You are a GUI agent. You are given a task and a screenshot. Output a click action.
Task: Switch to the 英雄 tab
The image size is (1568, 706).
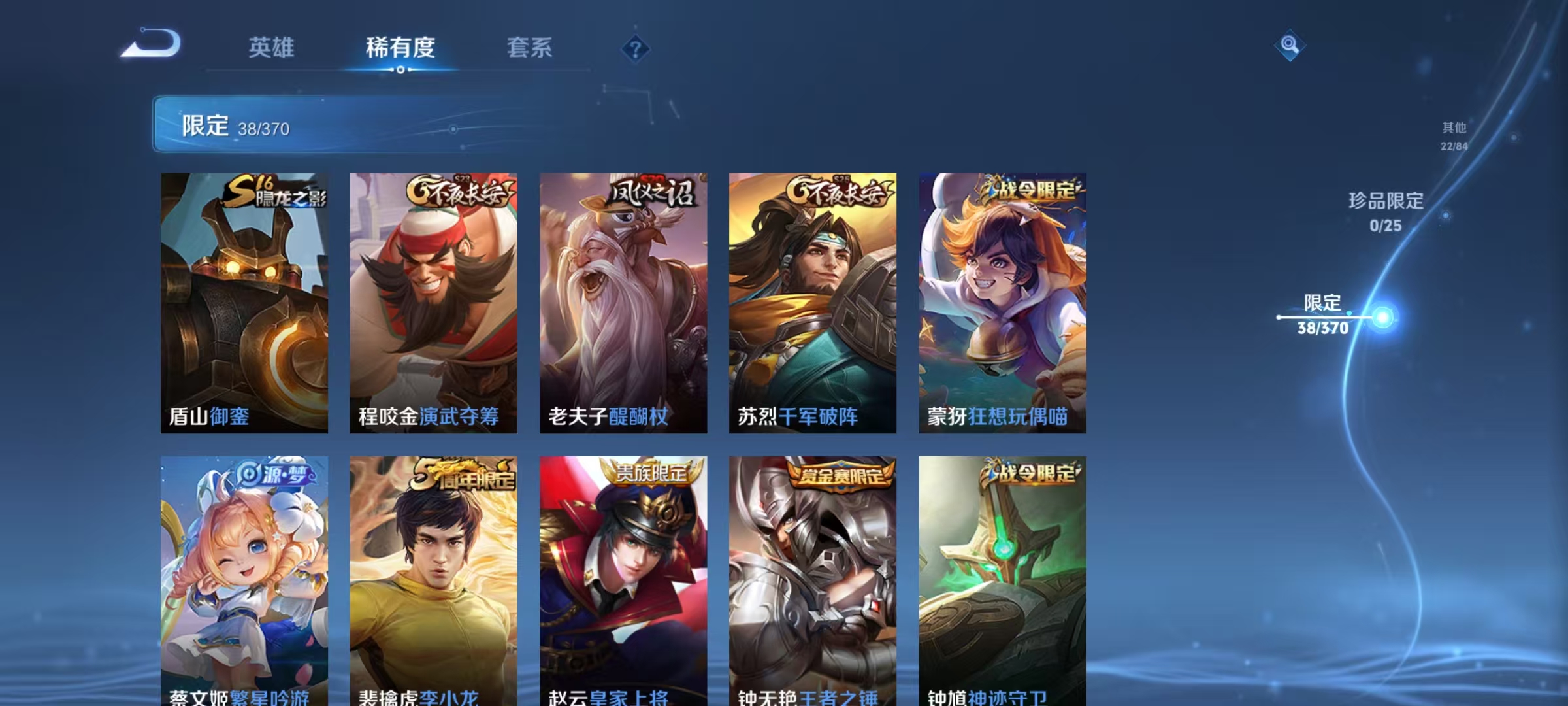tap(272, 48)
